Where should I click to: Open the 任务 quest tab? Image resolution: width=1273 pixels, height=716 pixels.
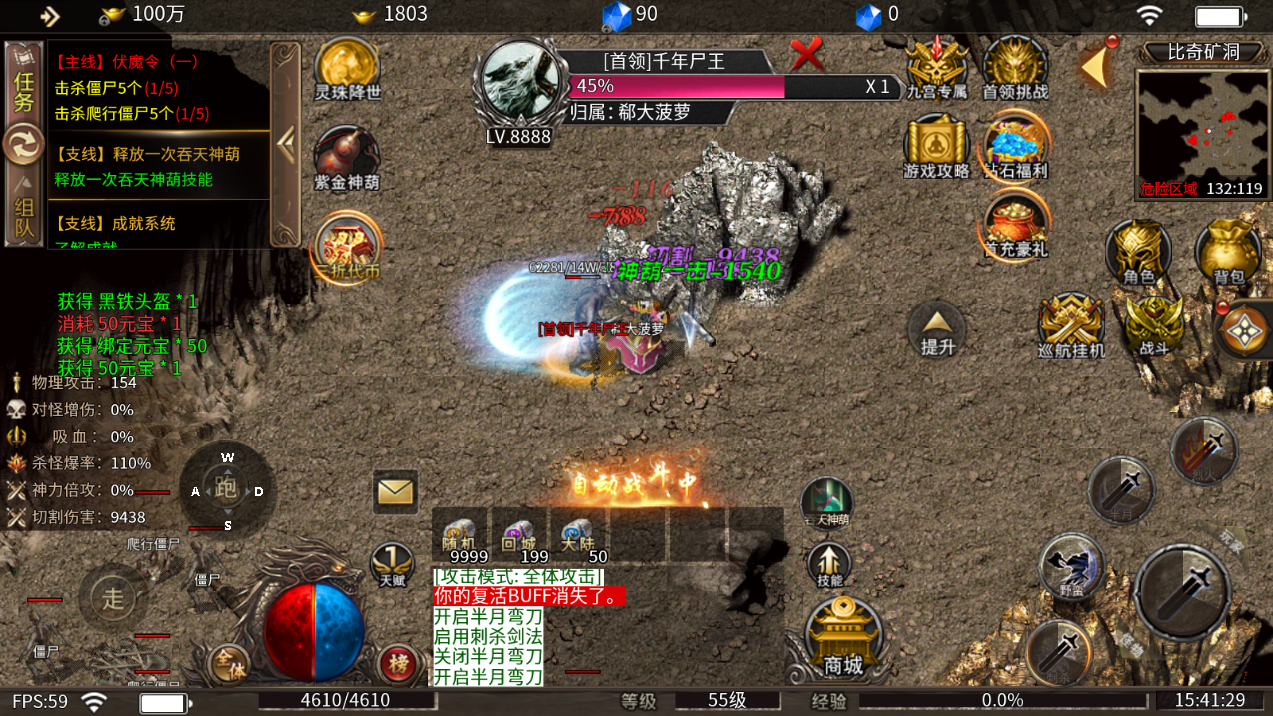tap(23, 90)
